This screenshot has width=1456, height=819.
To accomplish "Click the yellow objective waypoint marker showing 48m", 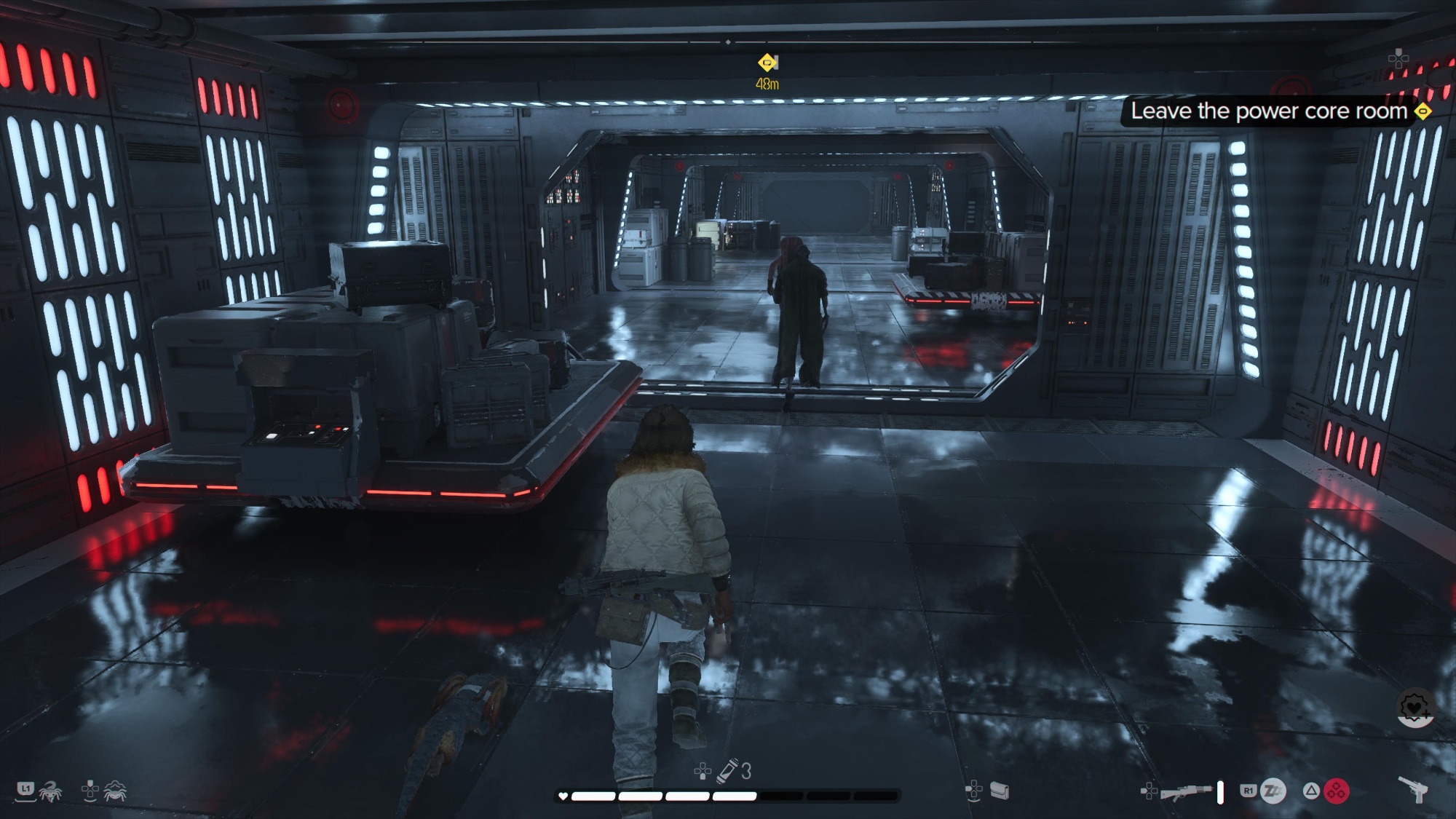I will [767, 63].
